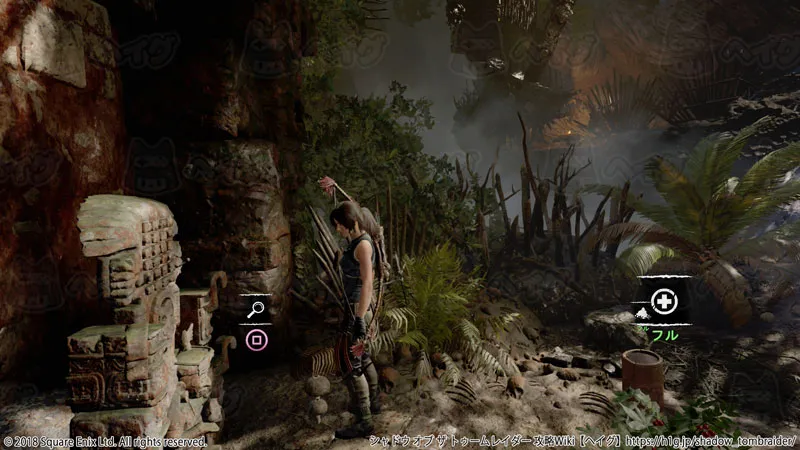Viewport: 800px width, 450px height.
Task: Select the magnifying glass inspect icon
Action: pyautogui.click(x=256, y=311)
